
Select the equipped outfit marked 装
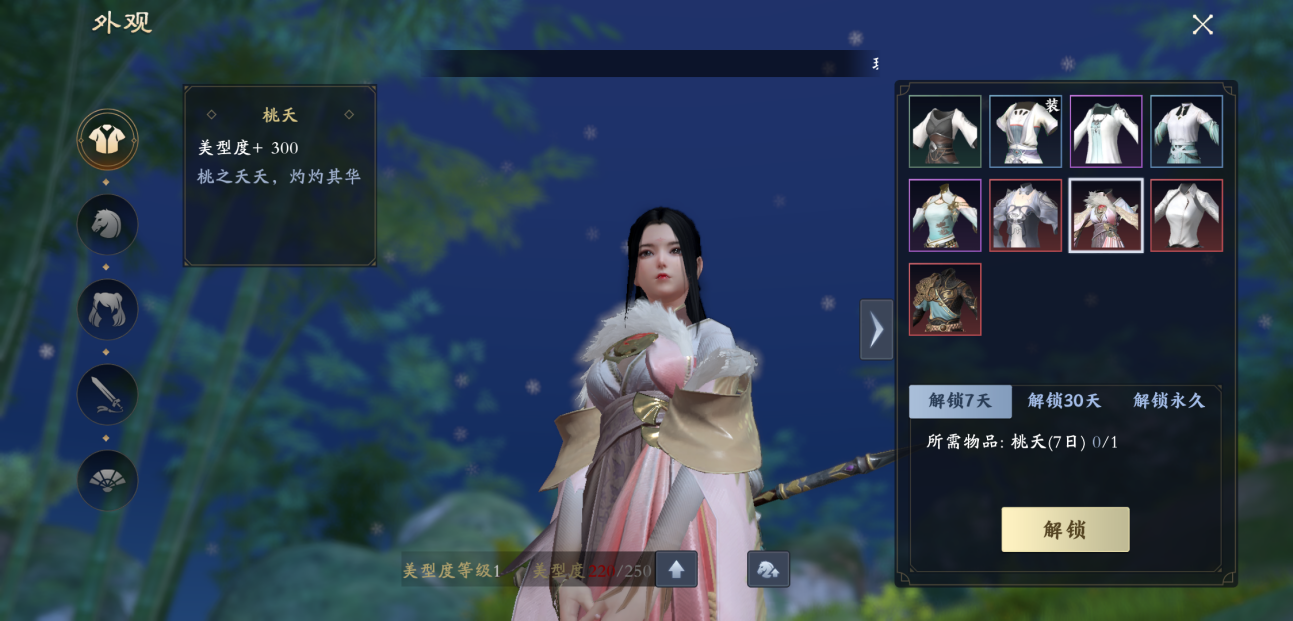tap(1025, 131)
